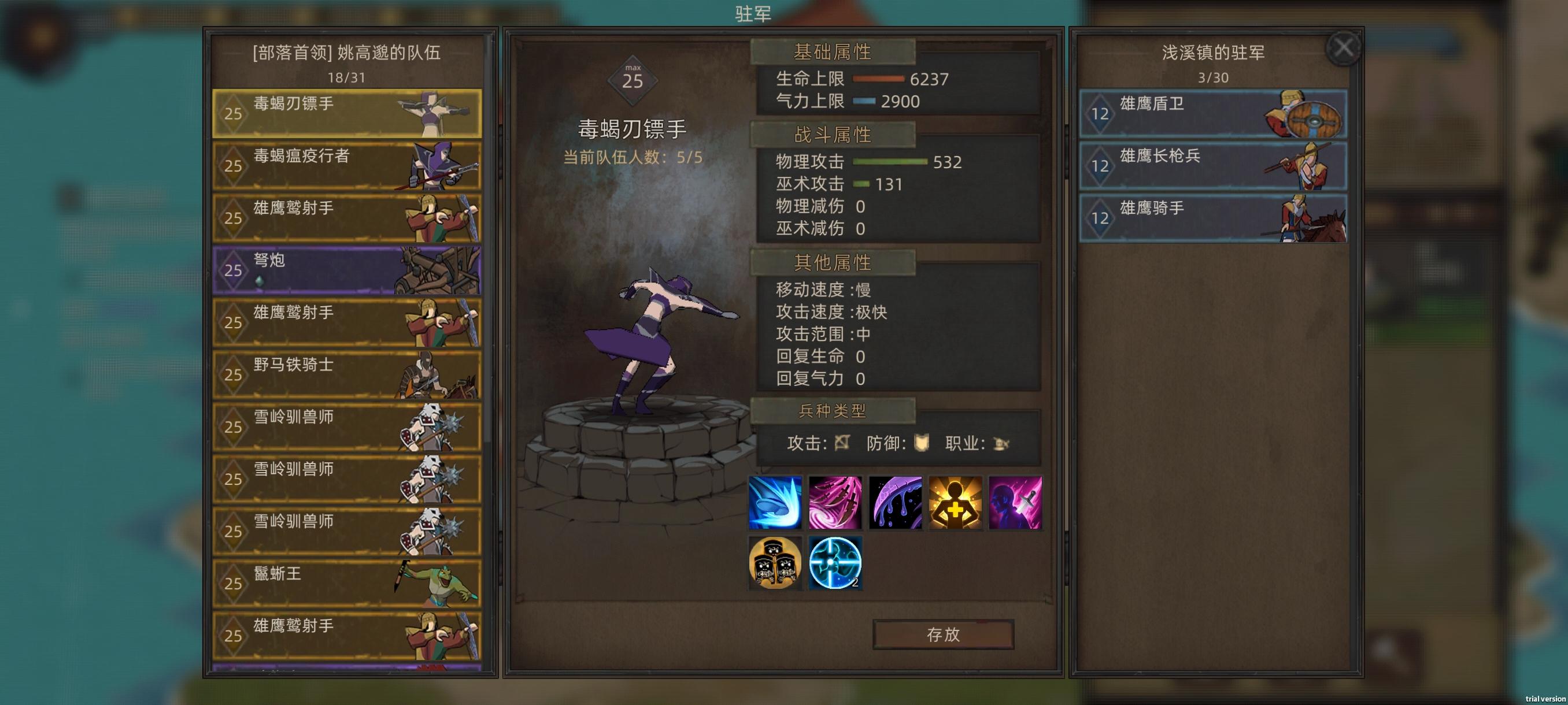
Task: Select 雄鹰盾卫 in the garrison list
Action: (x=1211, y=113)
